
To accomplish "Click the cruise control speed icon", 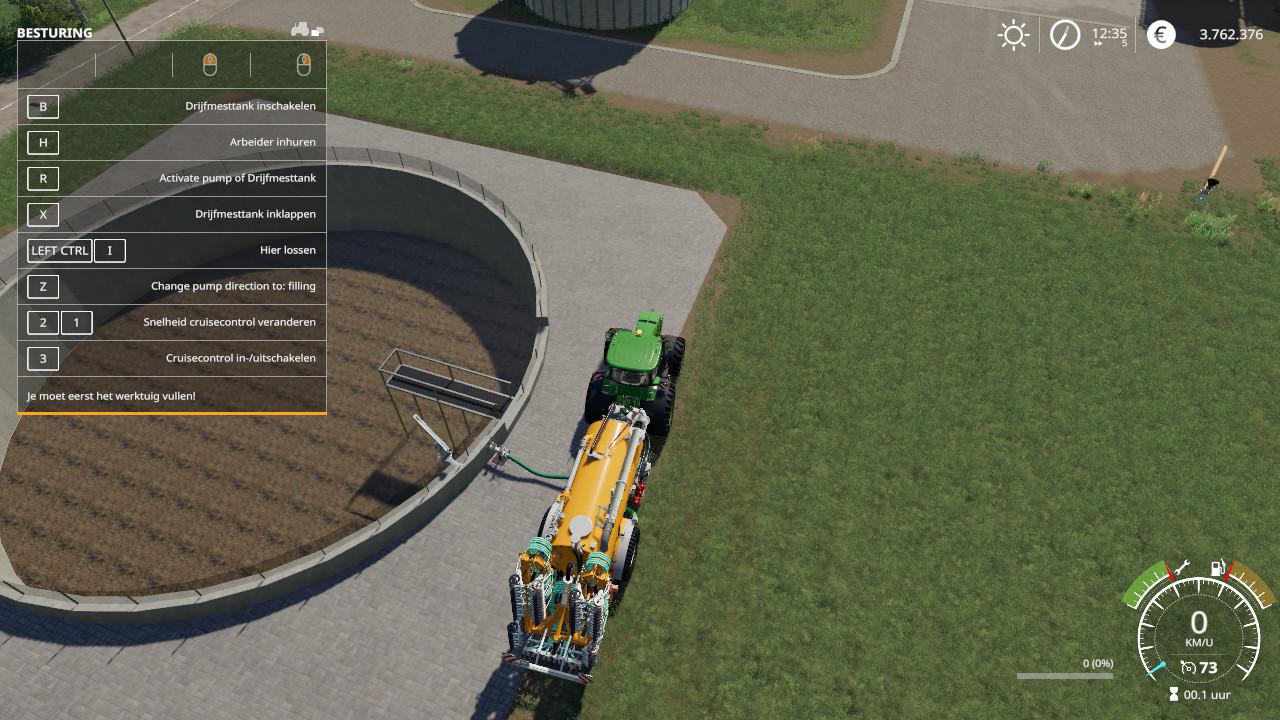I will [1188, 667].
